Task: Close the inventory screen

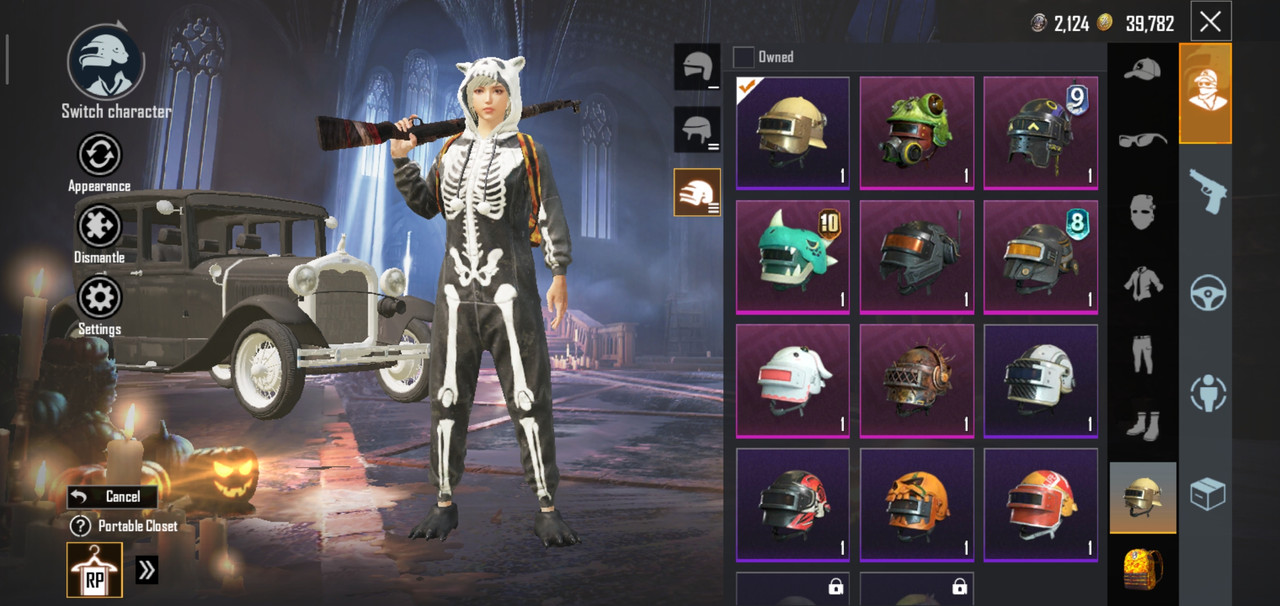Action: [x=1210, y=22]
